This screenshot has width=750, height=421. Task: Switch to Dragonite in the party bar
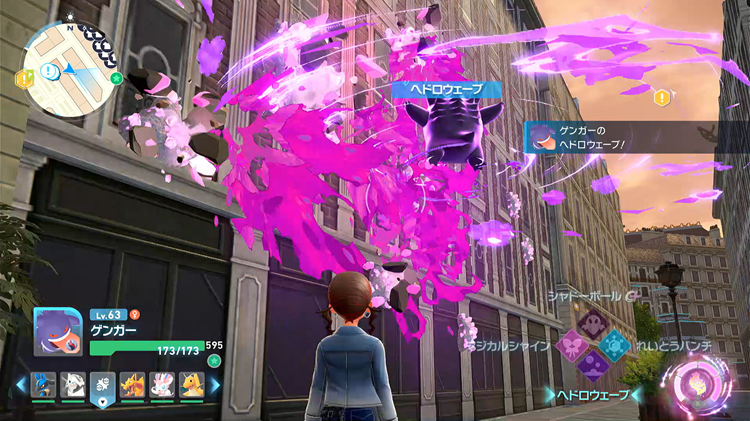coord(192,384)
